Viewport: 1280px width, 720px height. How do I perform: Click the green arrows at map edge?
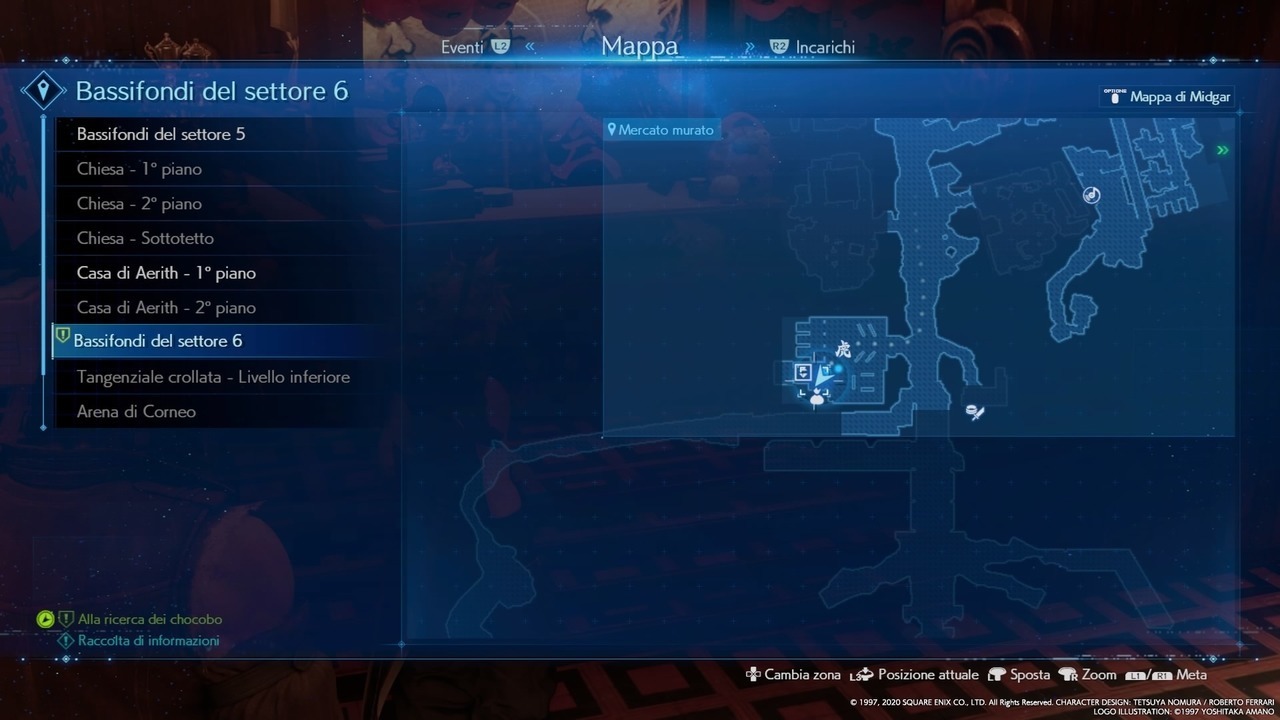(1221, 150)
